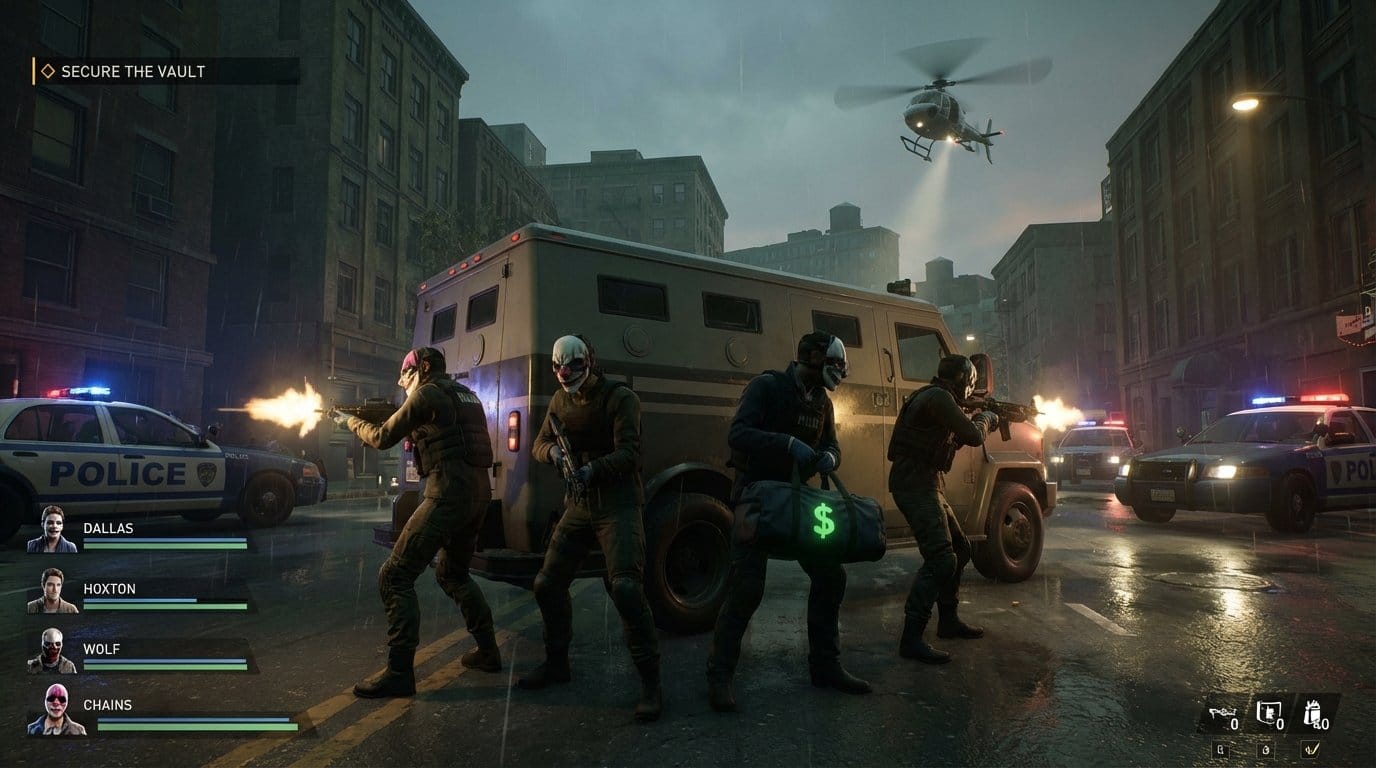Screen dimensions: 1376x768
Task: Select the SECURE THE VAULT objective text
Action: pos(133,71)
